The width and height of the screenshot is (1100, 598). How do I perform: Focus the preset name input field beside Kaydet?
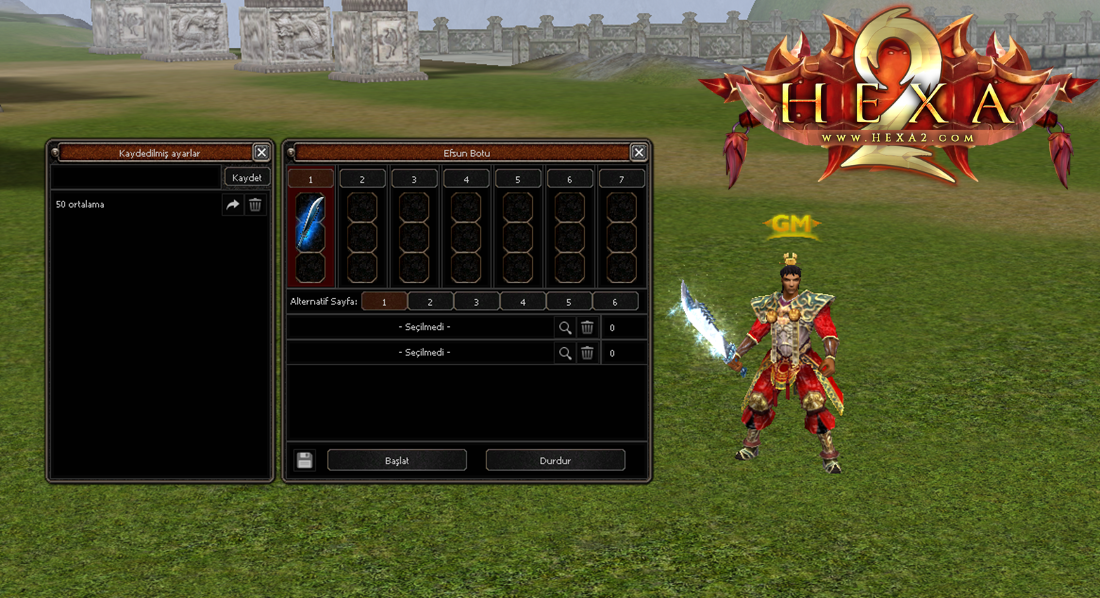[x=136, y=177]
